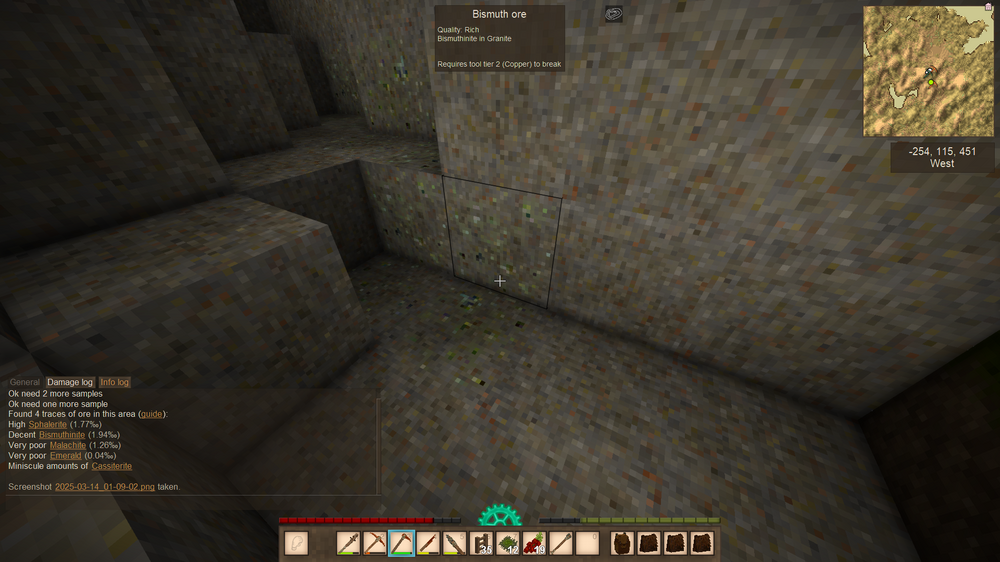1000x562 pixels.
Task: Open the Emerald link in chat
Action: point(65,456)
